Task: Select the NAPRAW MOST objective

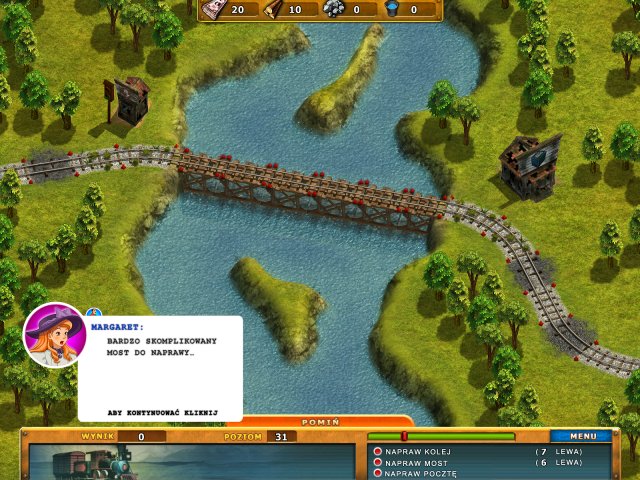Action: [416, 462]
